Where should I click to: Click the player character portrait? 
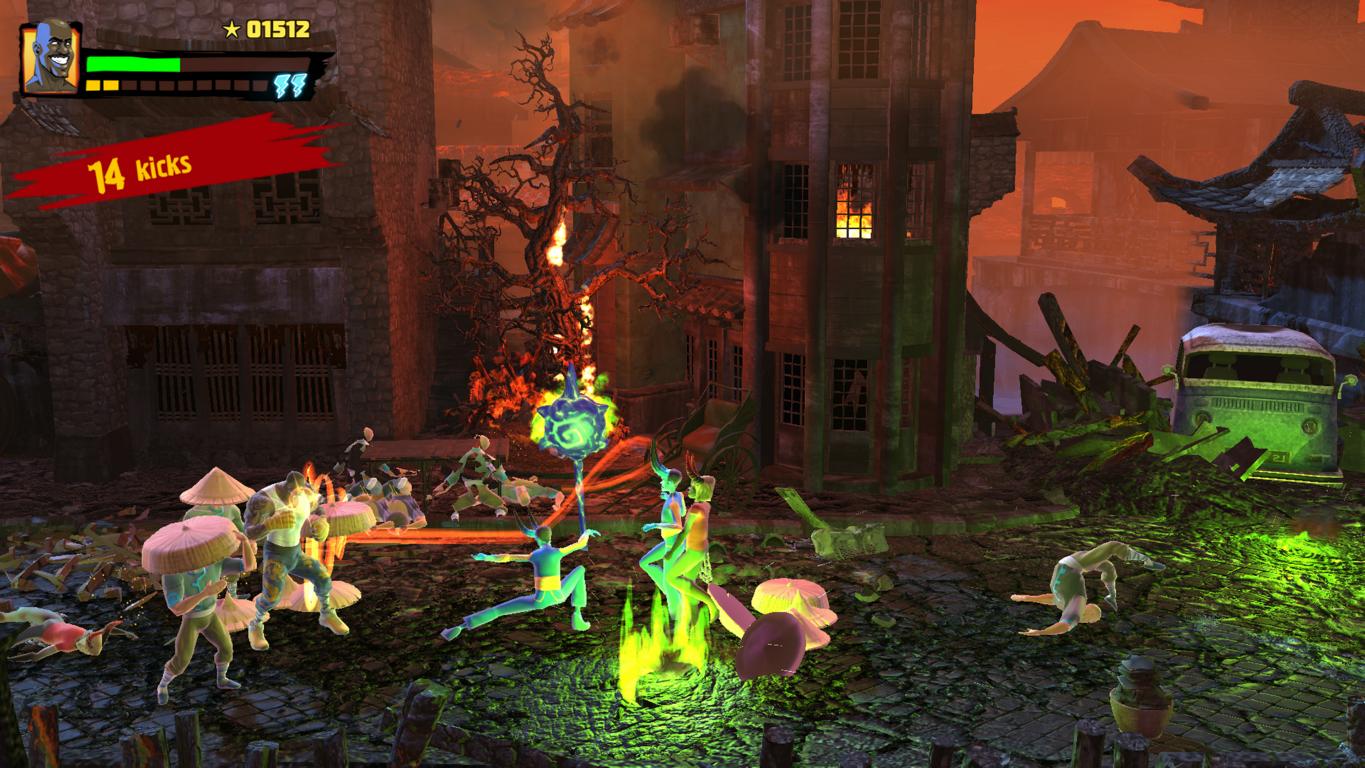click(x=50, y=58)
